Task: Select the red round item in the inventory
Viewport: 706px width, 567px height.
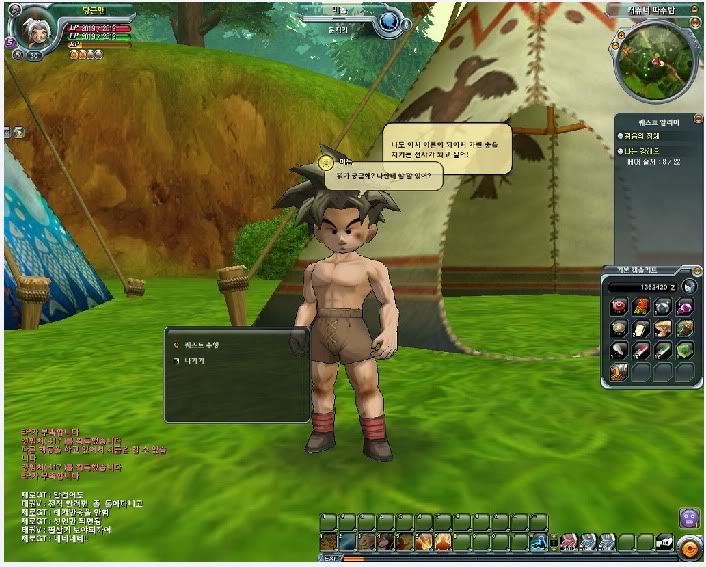Action: [x=620, y=308]
